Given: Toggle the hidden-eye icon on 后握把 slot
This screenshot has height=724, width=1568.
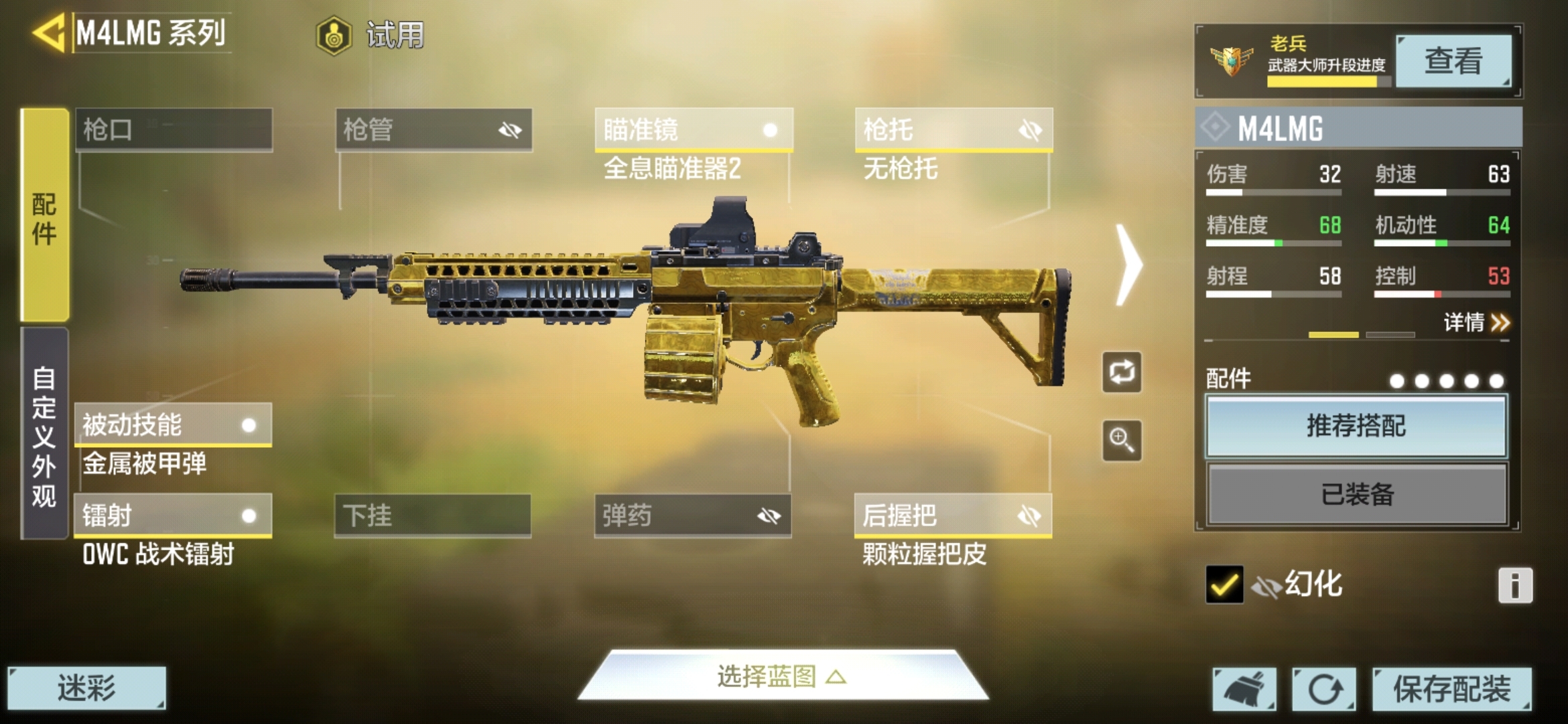Looking at the screenshot, I should coord(1031,516).
